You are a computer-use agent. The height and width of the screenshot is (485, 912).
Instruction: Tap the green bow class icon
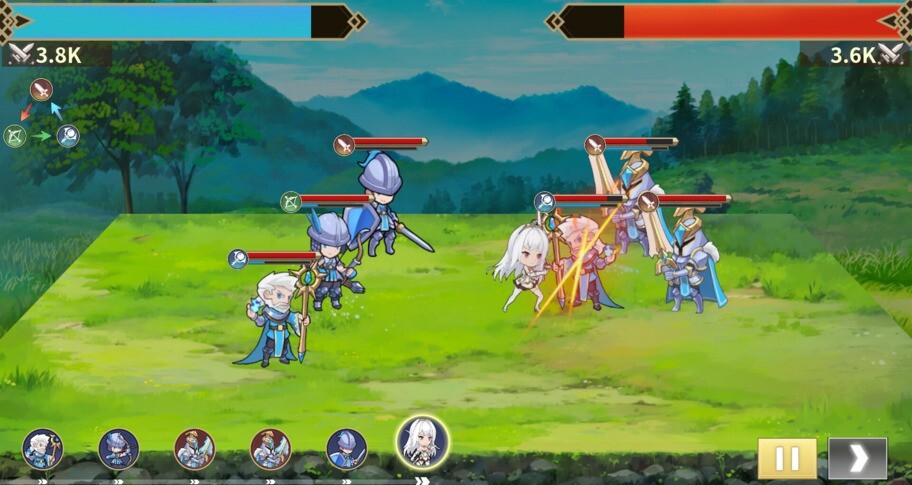point(14,136)
